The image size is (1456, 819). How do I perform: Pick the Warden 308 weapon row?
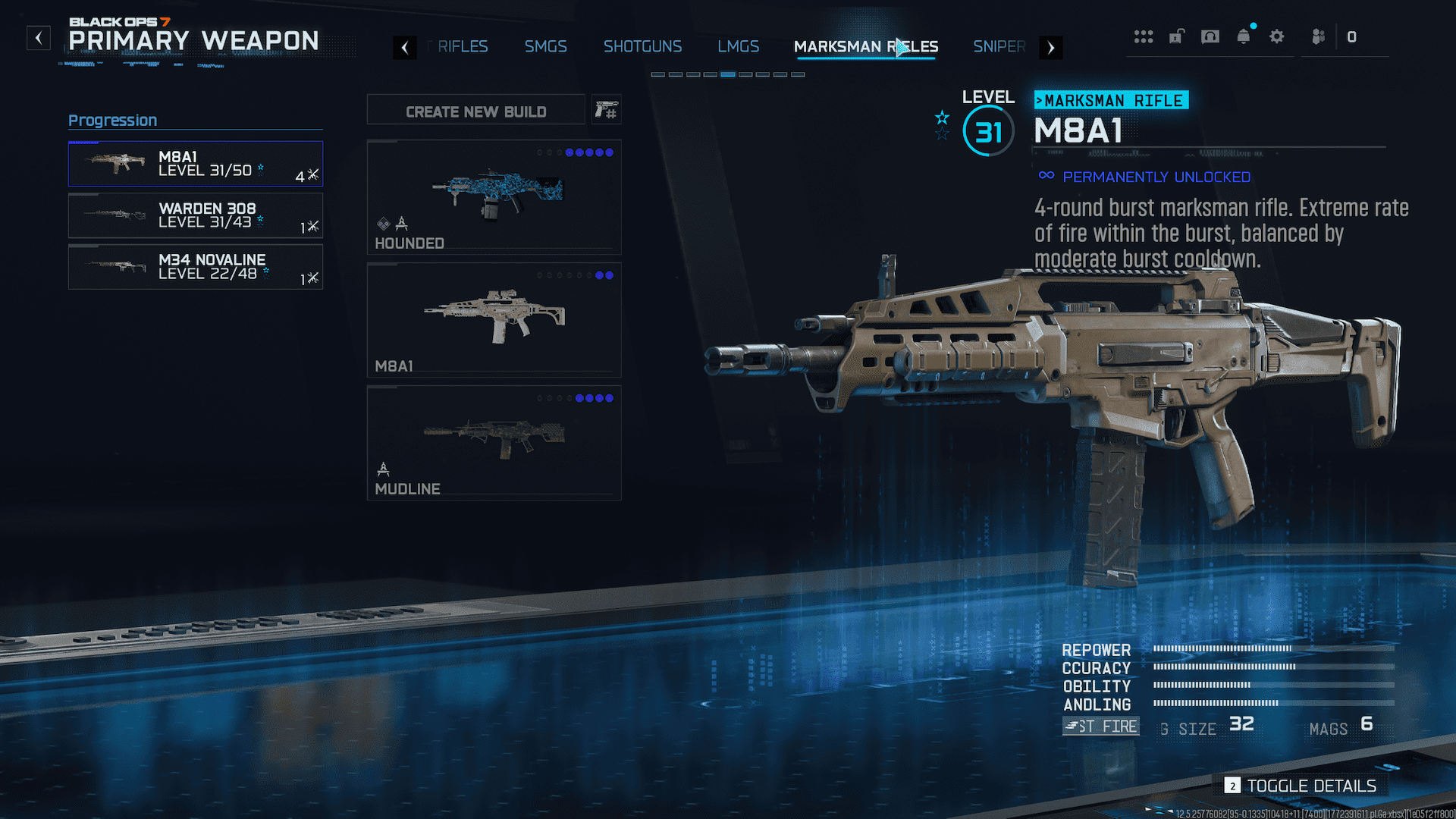(195, 215)
